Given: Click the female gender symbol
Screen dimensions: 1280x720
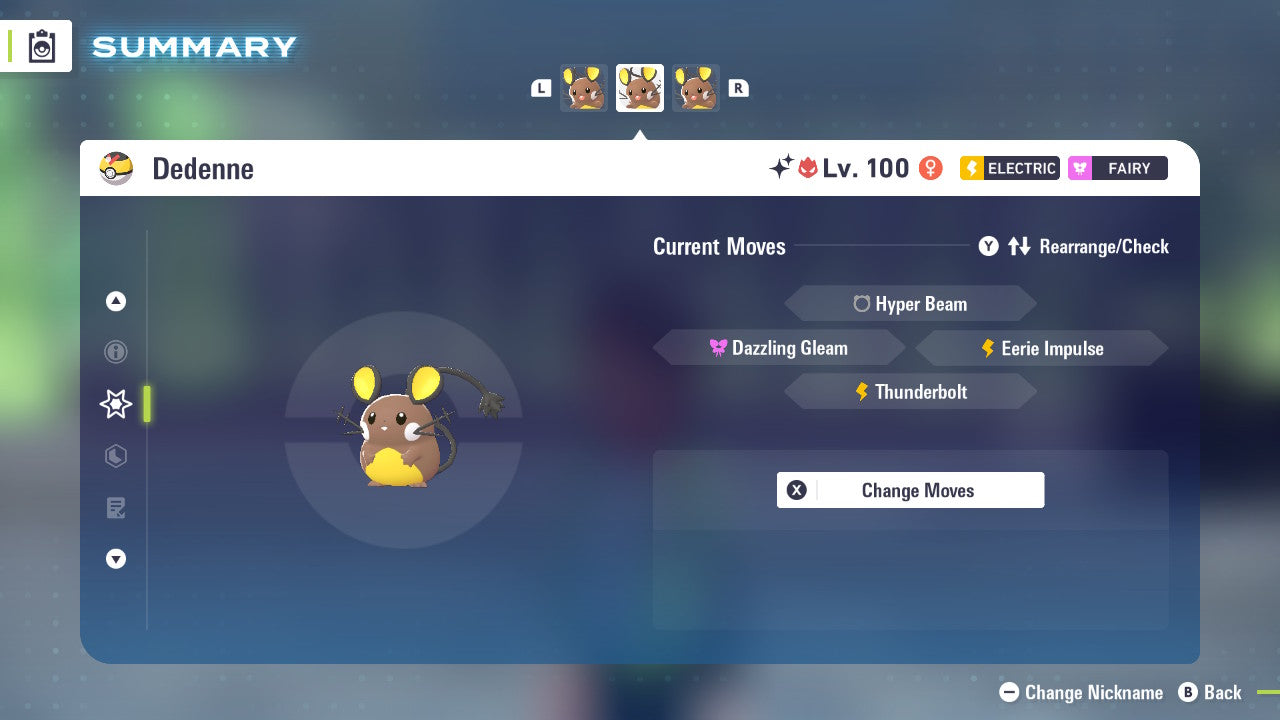Looking at the screenshot, I should coord(929,168).
